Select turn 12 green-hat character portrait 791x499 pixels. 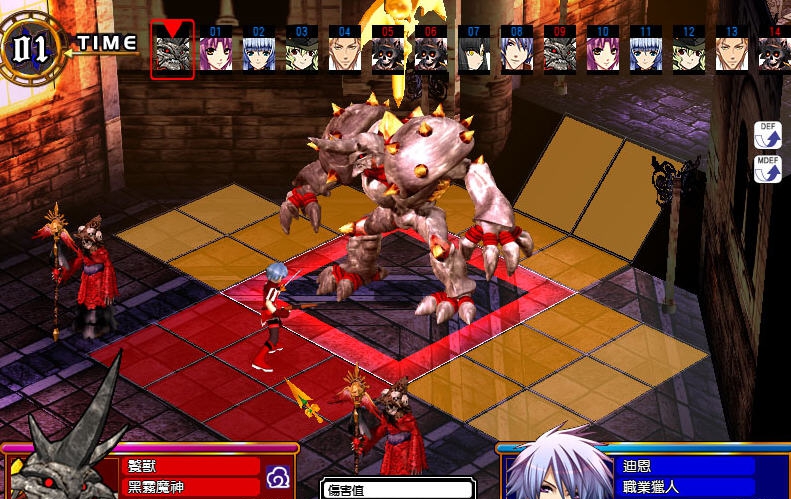coord(689,52)
